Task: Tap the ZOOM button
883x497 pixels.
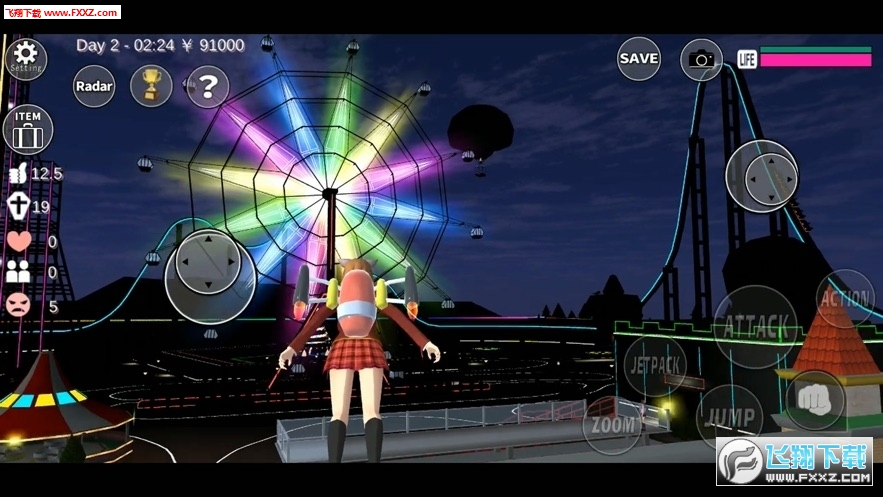Action: coord(612,425)
